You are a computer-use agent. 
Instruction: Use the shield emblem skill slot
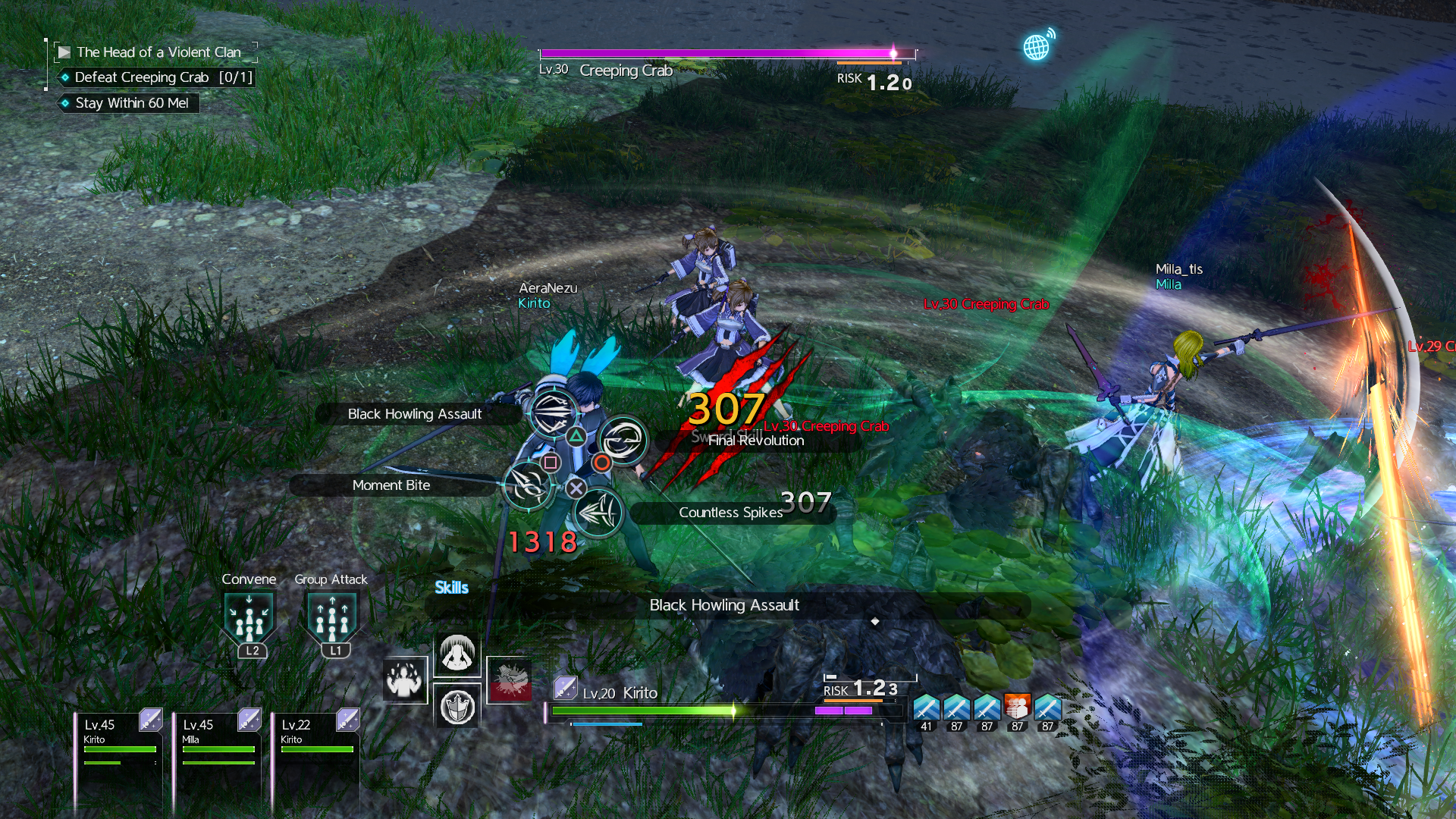(x=457, y=707)
